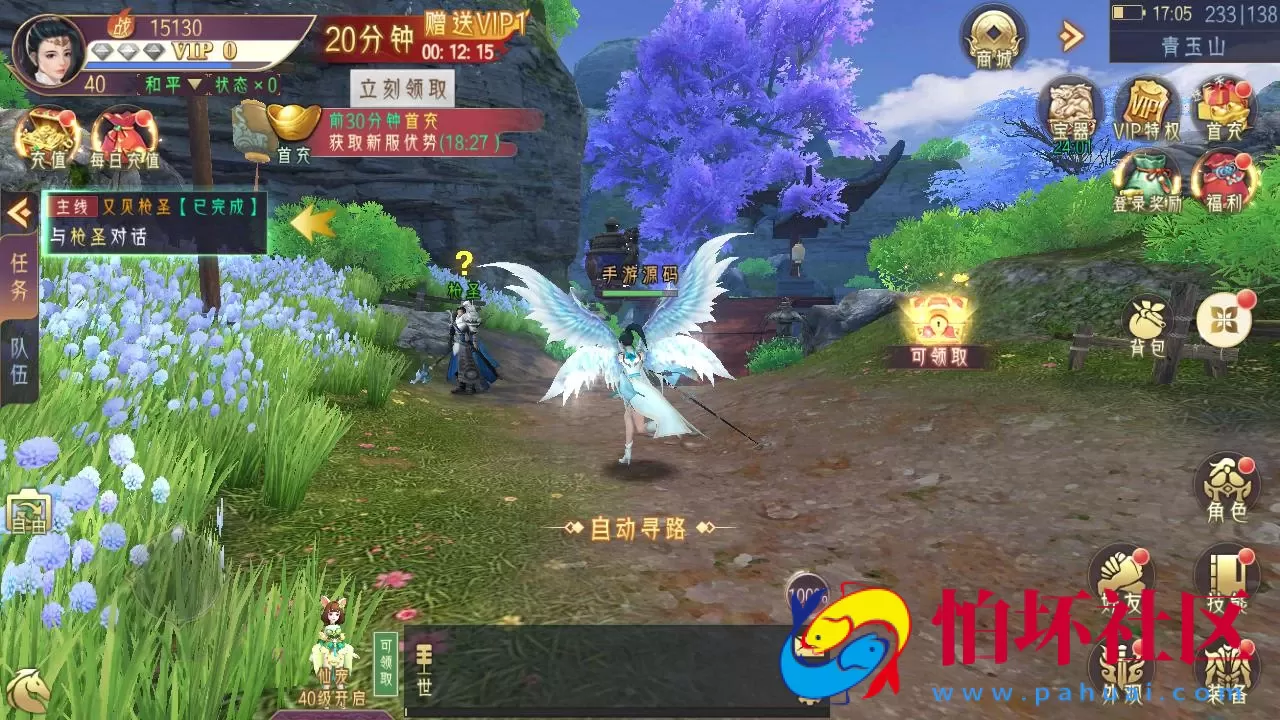Image resolution: width=1280 pixels, height=720 pixels.
Task: Switch to the 任务 quest tab
Action: point(18,280)
